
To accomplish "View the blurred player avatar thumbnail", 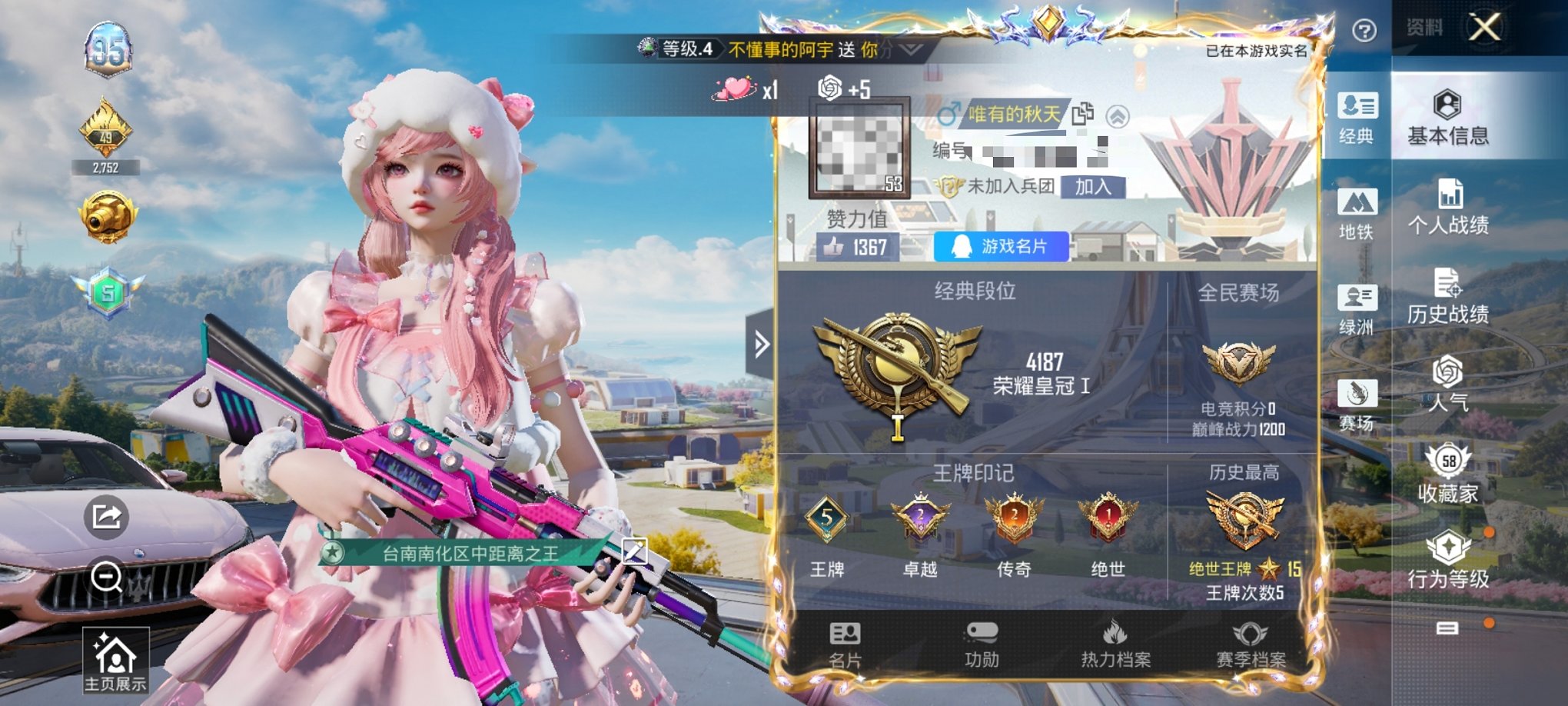I will pos(859,152).
